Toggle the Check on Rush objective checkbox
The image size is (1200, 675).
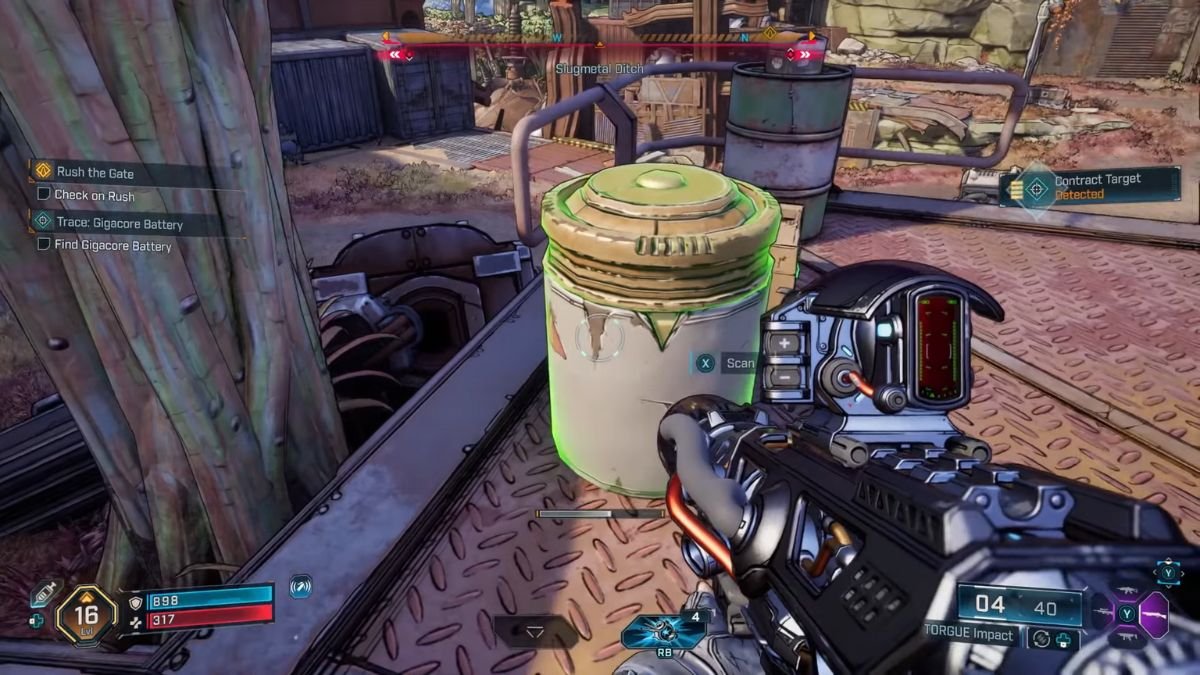[x=43, y=195]
